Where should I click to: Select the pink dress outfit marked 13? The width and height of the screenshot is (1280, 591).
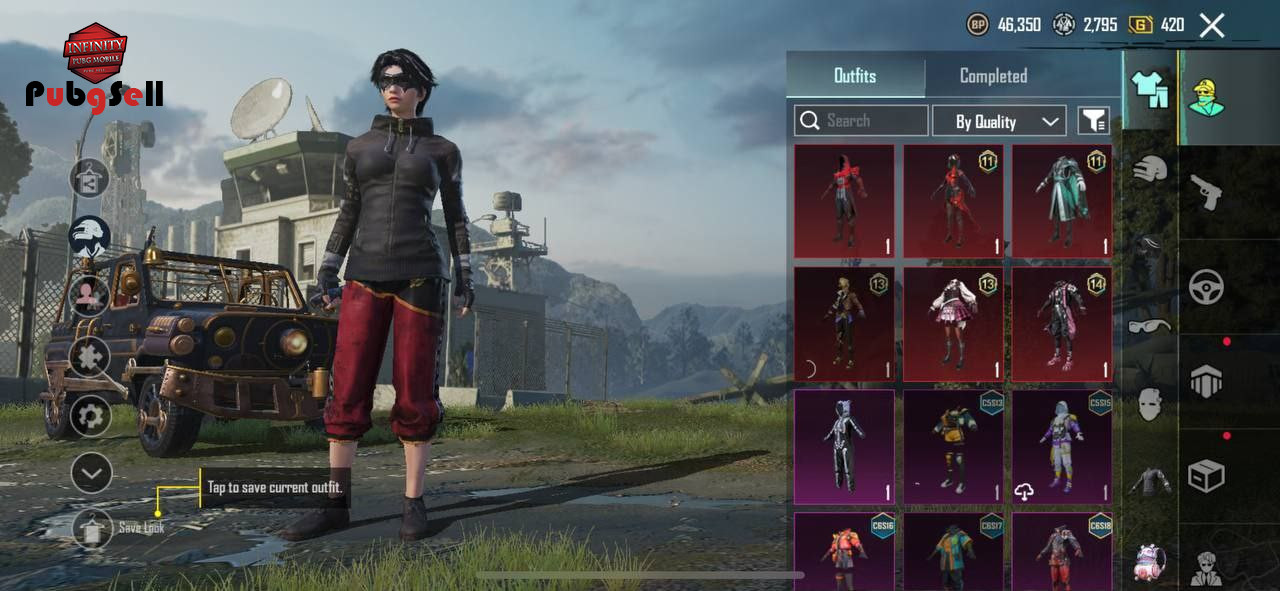click(x=953, y=323)
